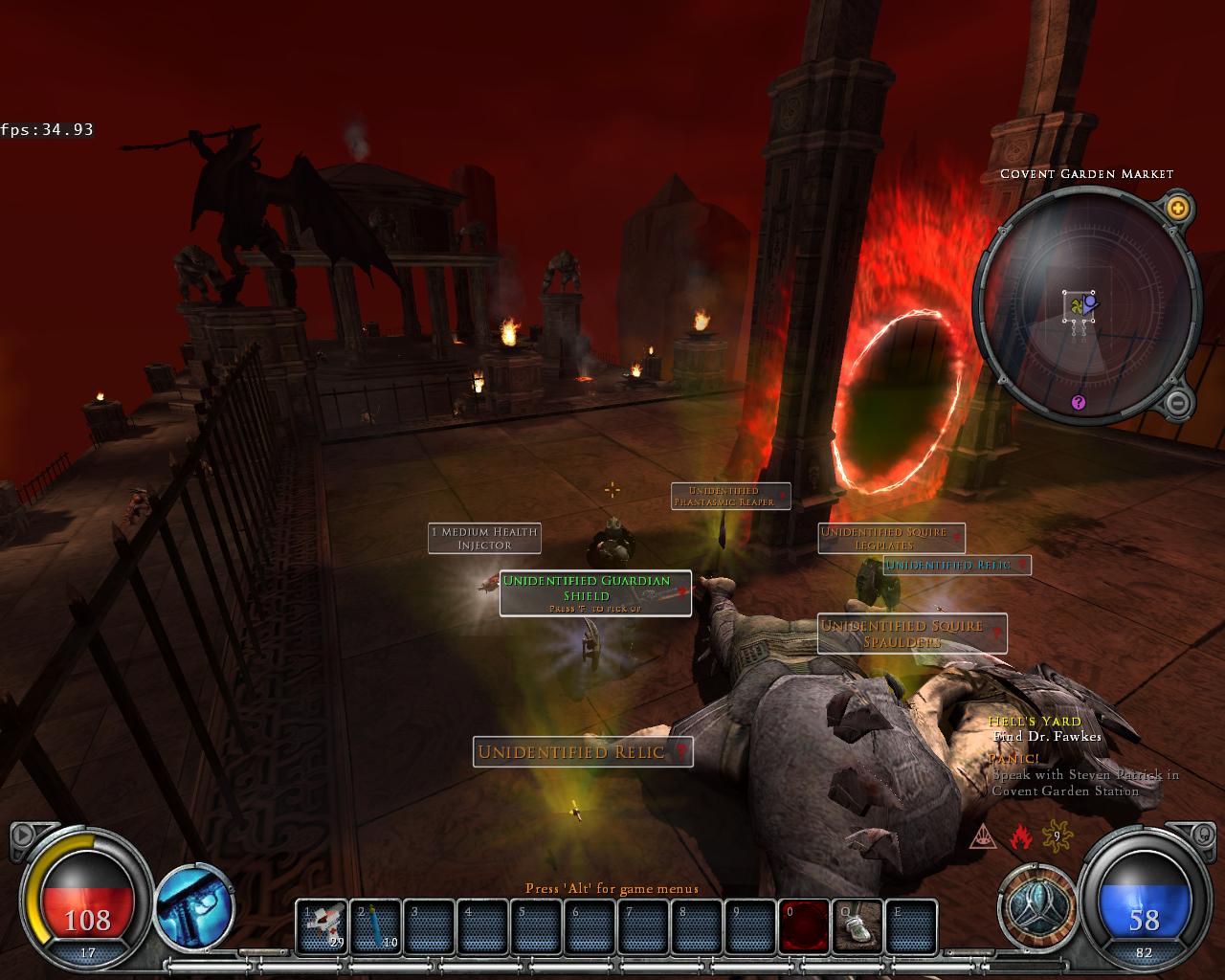Select the blue item in hotbar slot 2
1225x980 pixels.
pyautogui.click(x=375, y=926)
